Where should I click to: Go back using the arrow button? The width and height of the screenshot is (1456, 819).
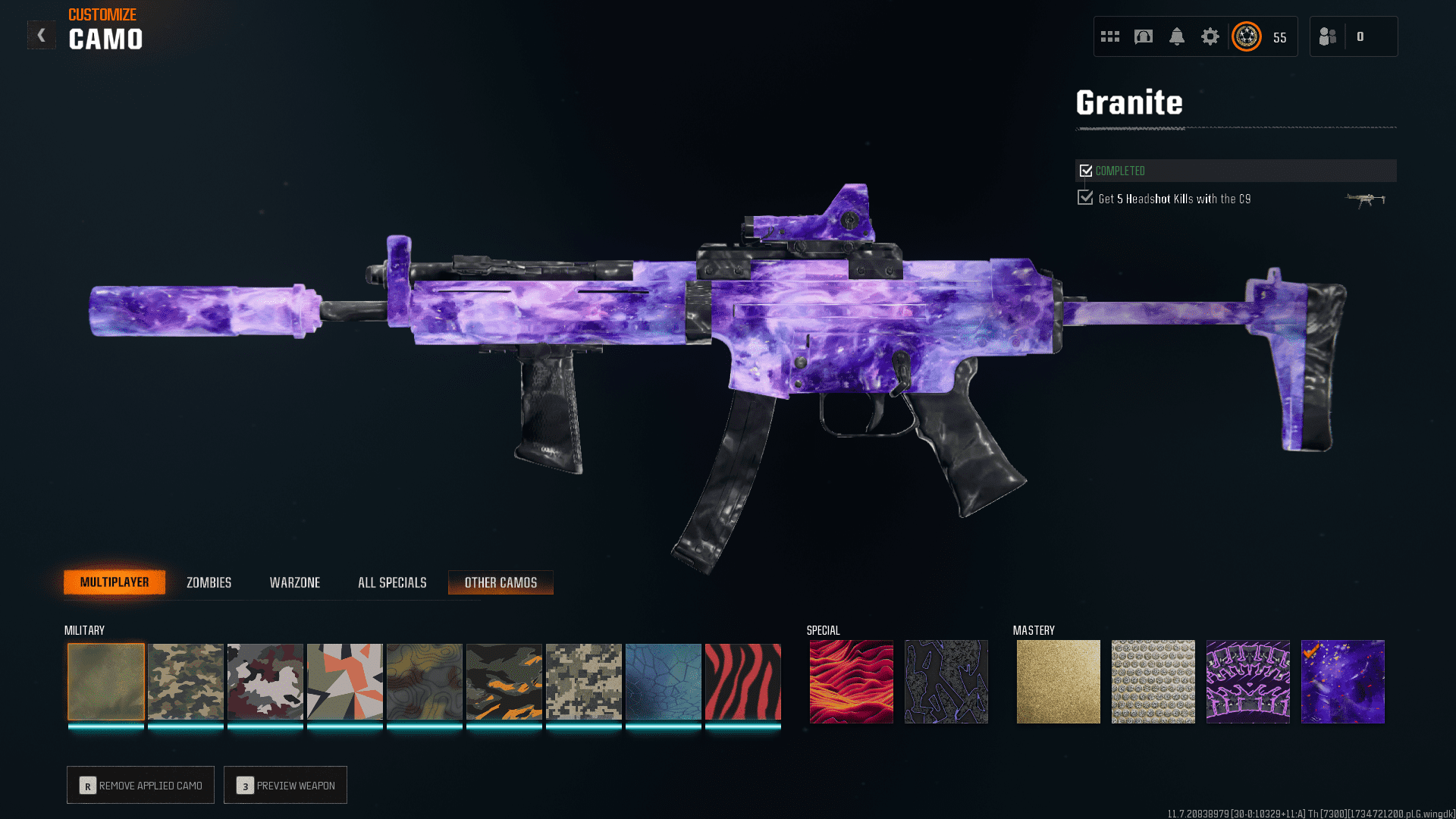tap(42, 35)
